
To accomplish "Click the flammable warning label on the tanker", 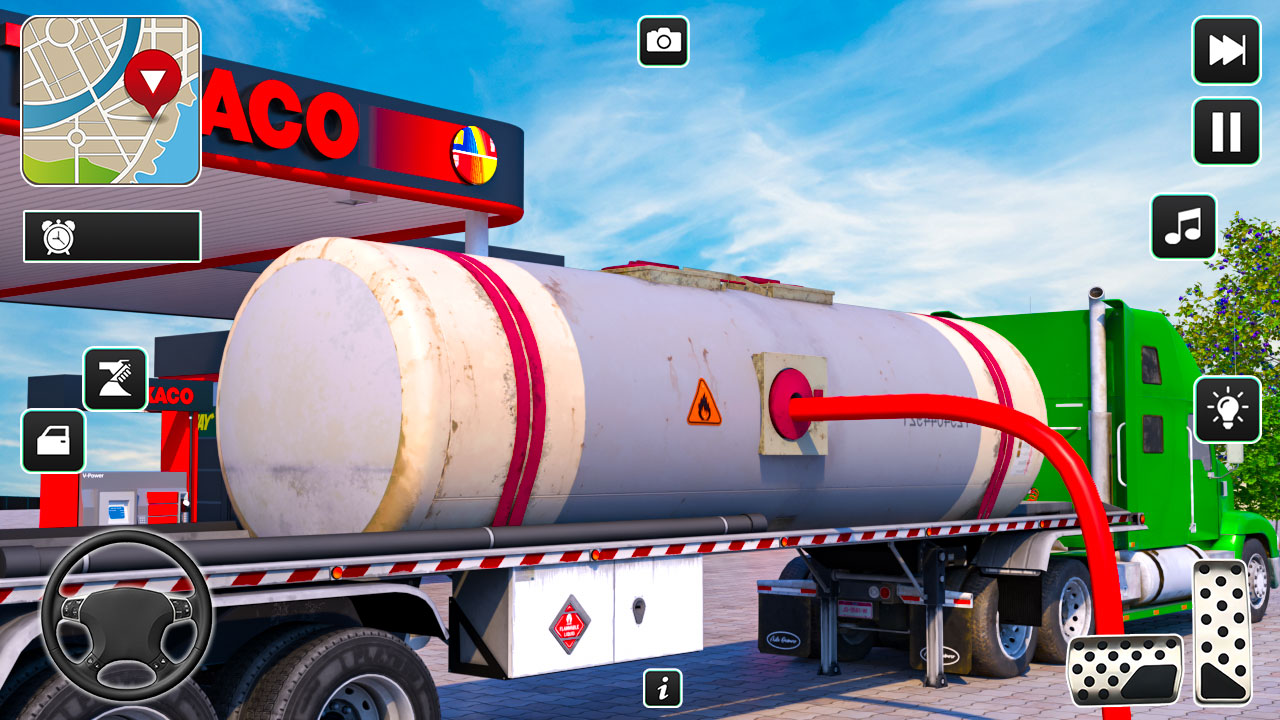I will point(706,404).
